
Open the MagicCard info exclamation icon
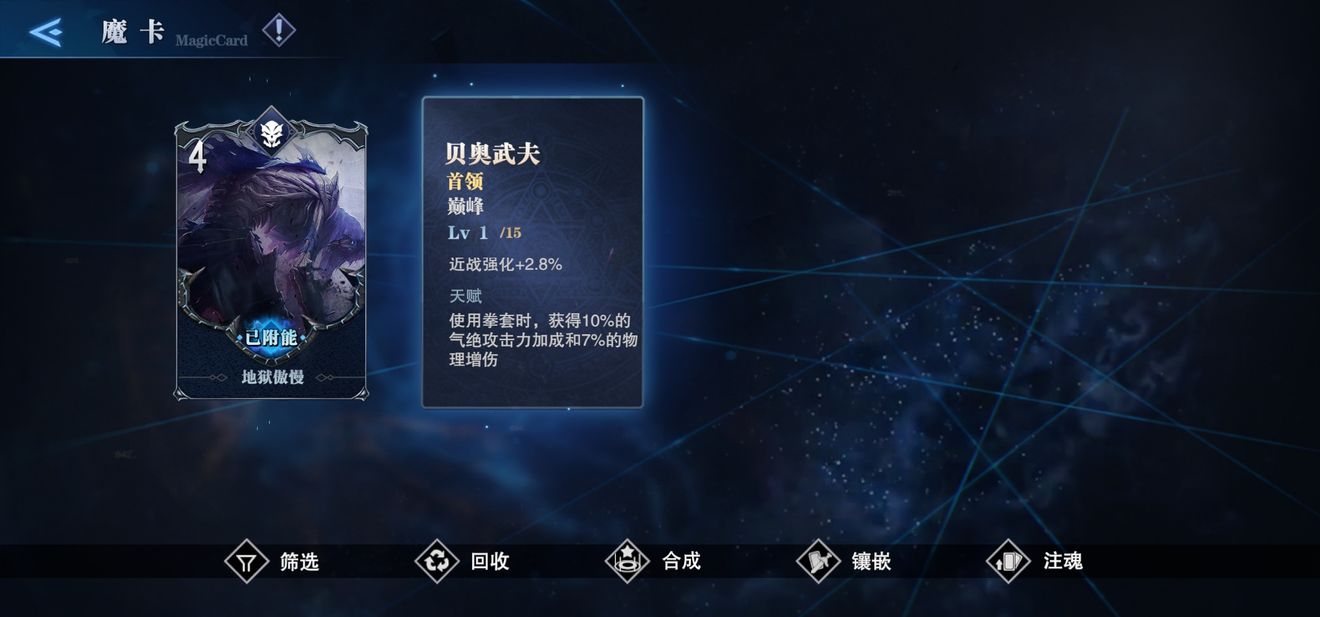[x=278, y=31]
